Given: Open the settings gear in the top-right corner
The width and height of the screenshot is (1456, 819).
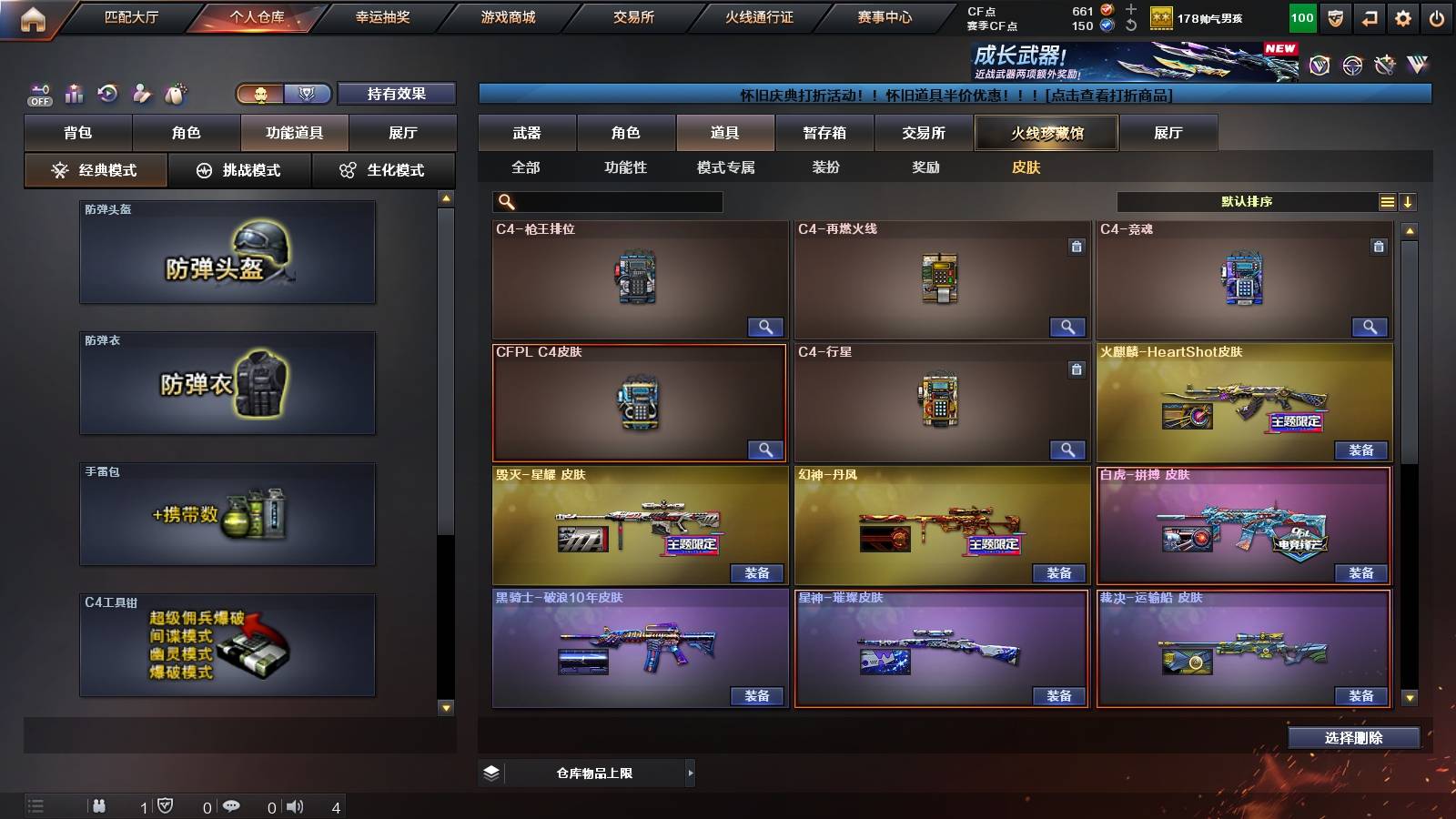Looking at the screenshot, I should click(x=1402, y=17).
